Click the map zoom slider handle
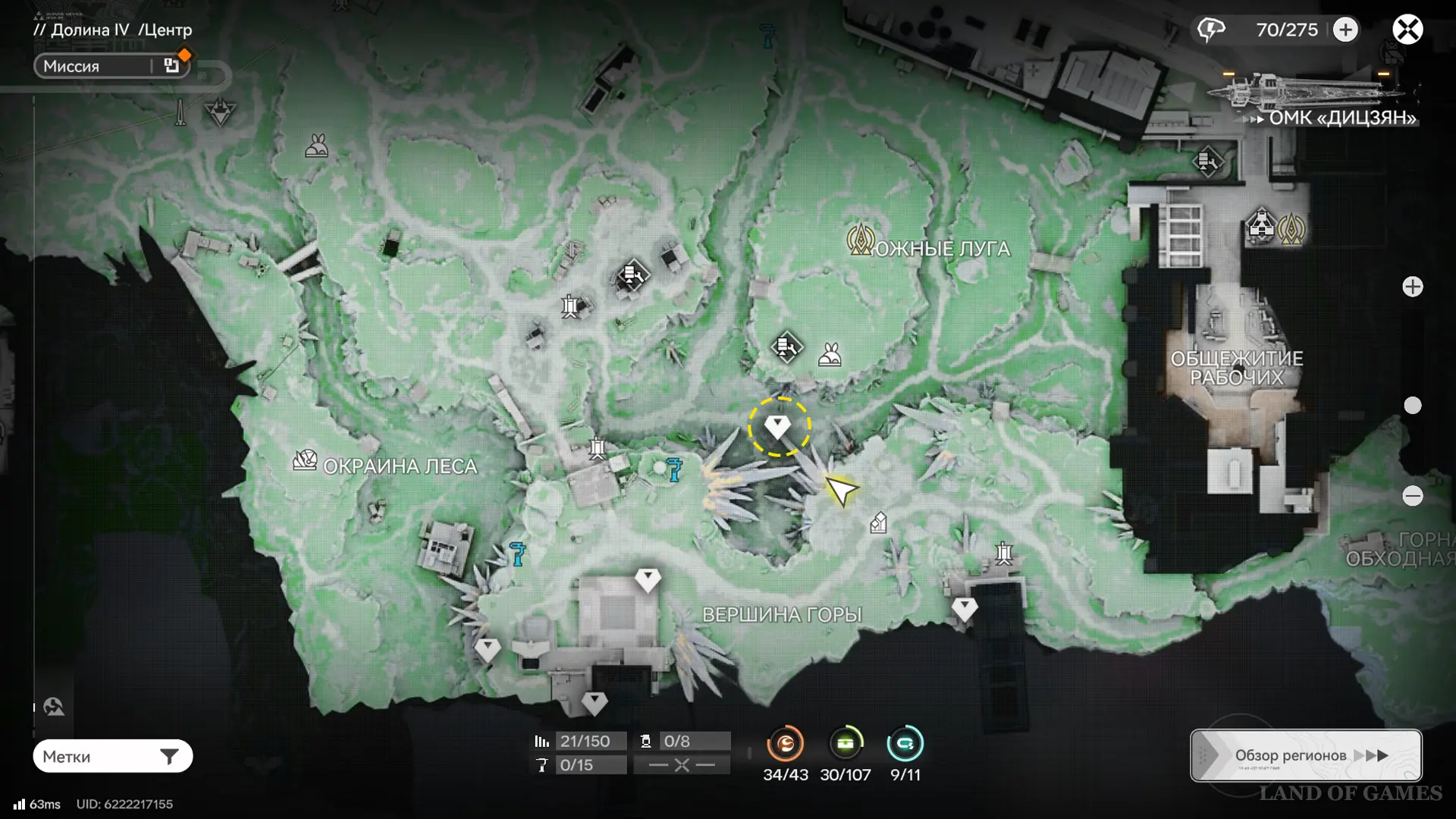The height and width of the screenshot is (819, 1456). [1412, 406]
